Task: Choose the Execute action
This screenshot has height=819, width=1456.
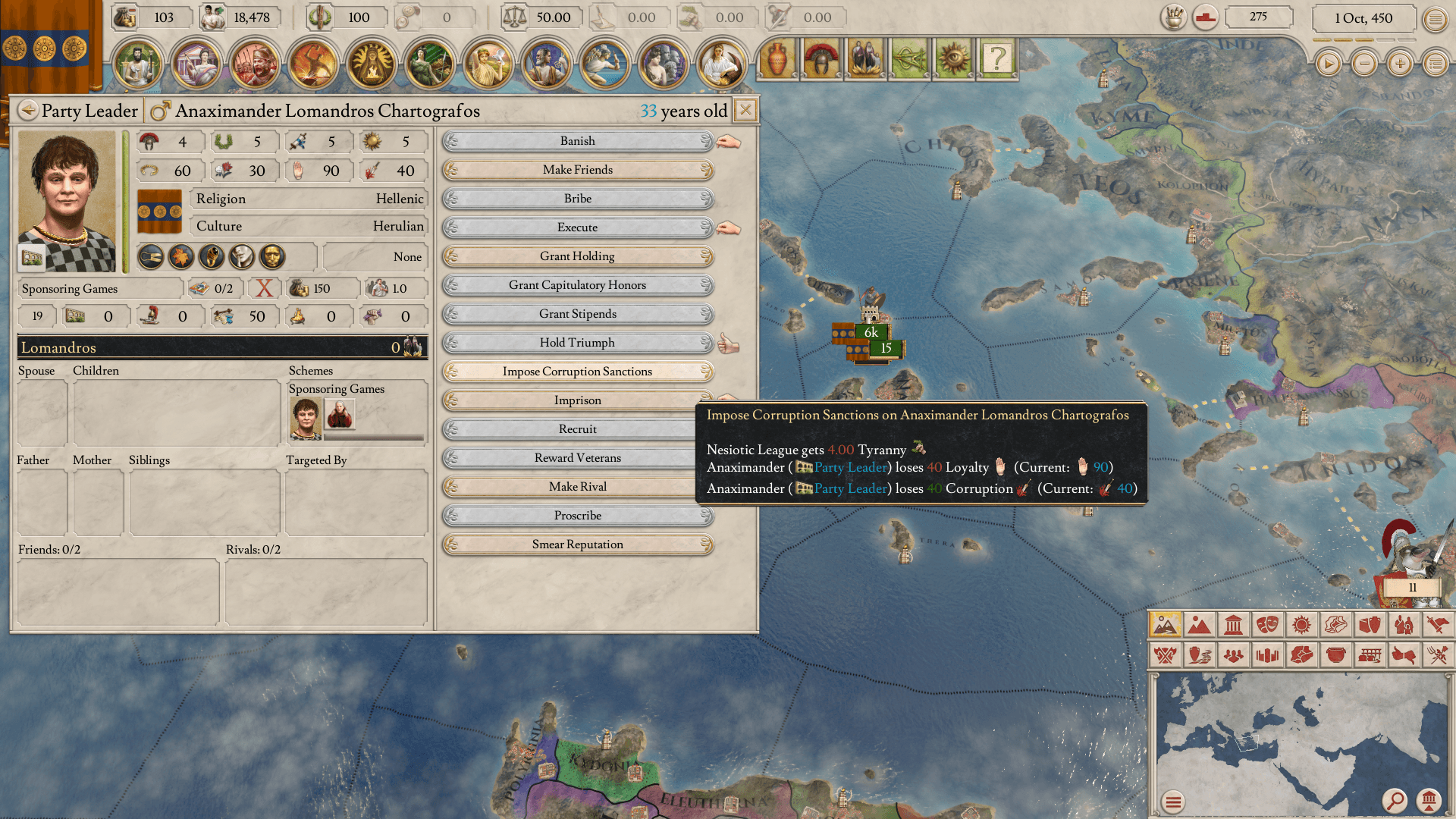Action: pos(577,227)
